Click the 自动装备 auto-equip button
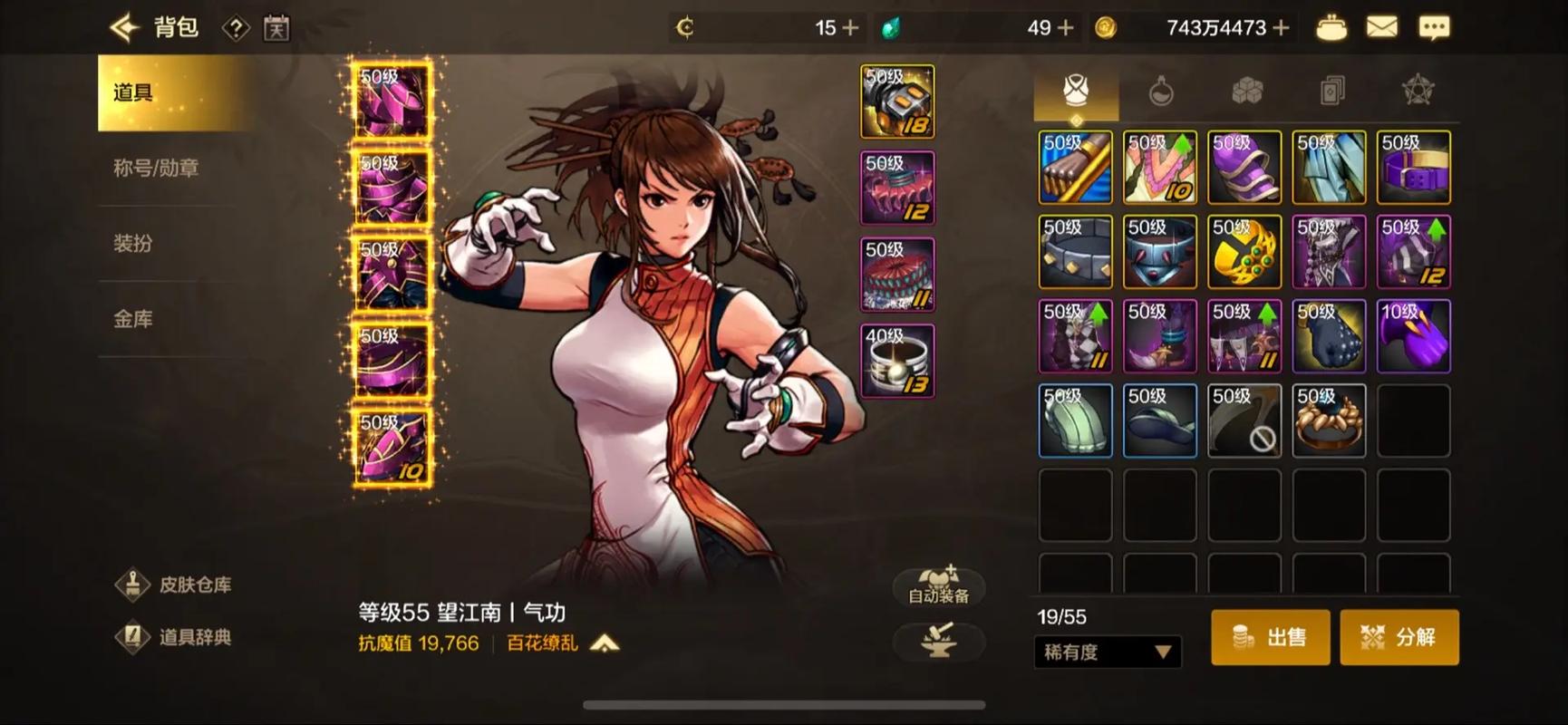1568x725 pixels. click(x=938, y=585)
